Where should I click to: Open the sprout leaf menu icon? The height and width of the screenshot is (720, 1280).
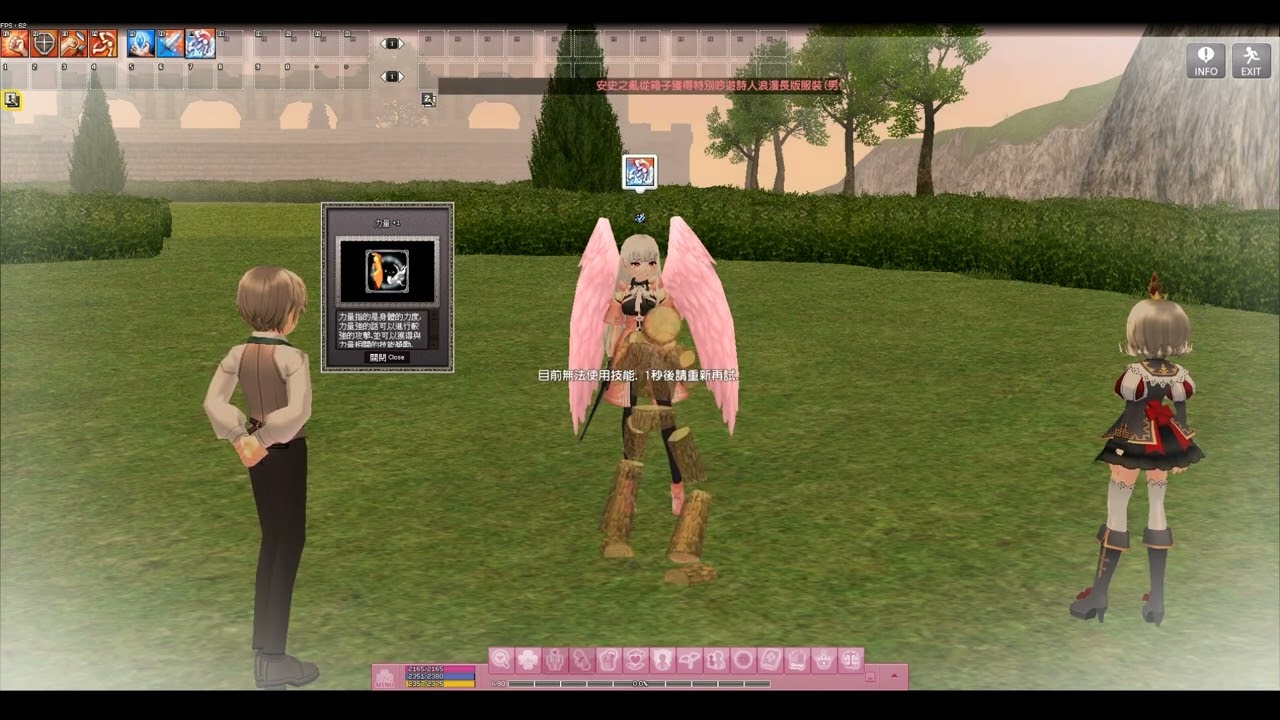pos(690,660)
